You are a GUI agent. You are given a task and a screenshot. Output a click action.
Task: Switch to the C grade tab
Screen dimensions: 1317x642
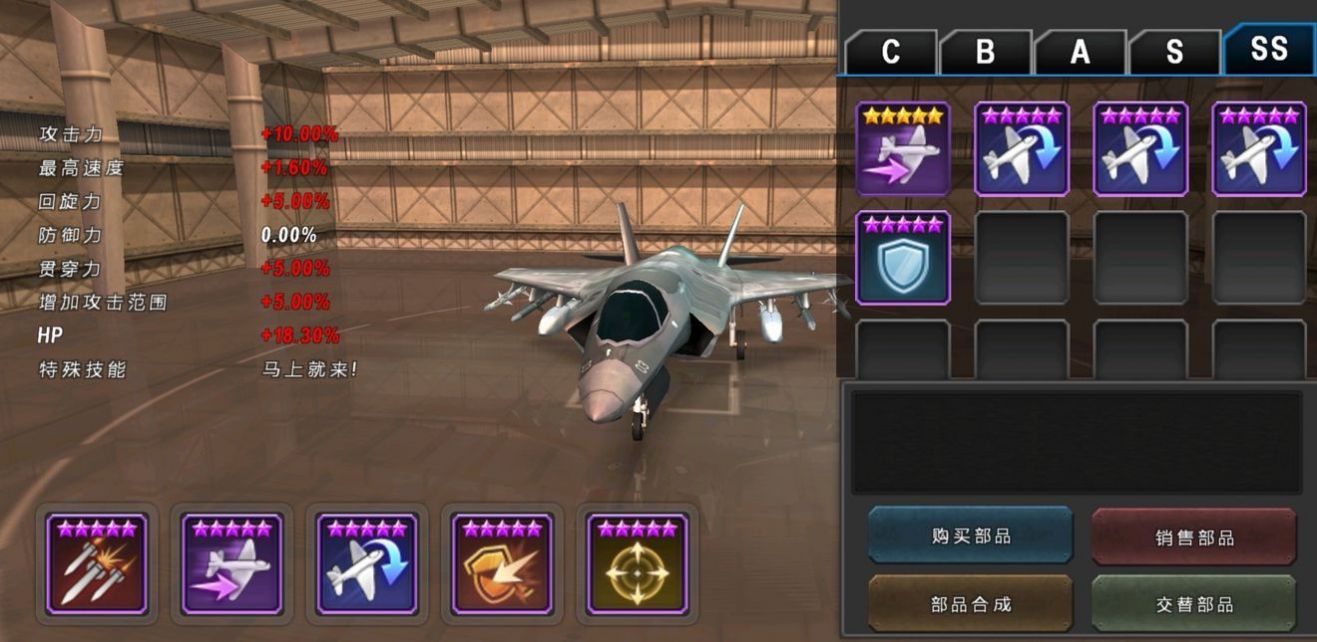[x=890, y=52]
